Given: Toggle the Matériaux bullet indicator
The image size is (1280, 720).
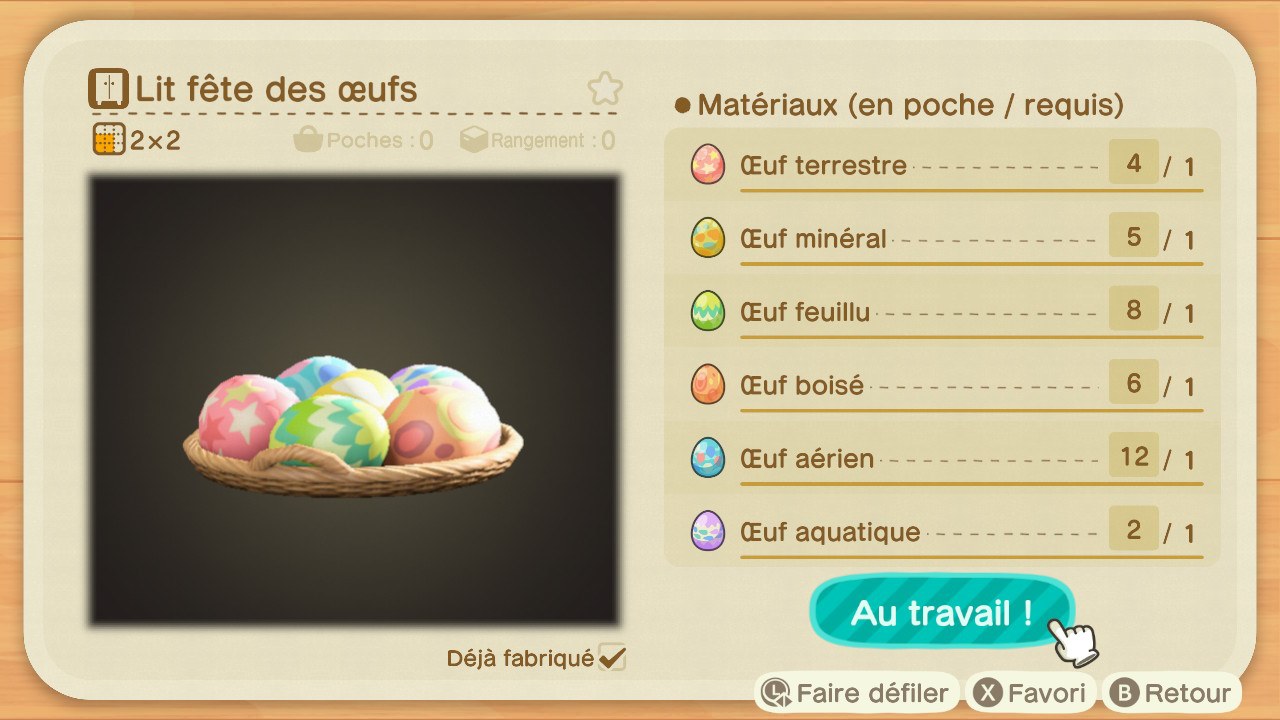Looking at the screenshot, I should 682,104.
